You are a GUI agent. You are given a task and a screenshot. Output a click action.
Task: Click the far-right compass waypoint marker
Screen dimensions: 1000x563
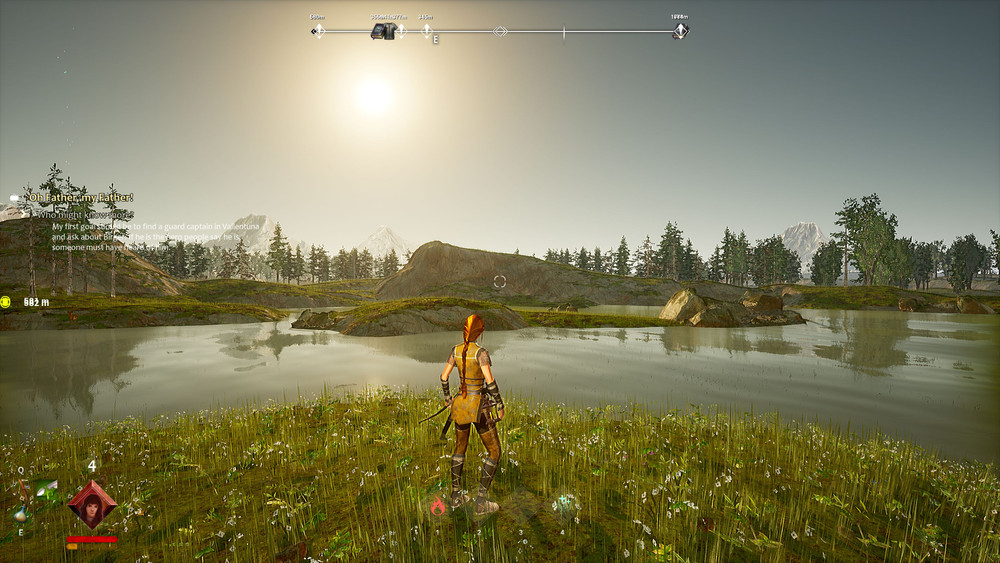[x=680, y=31]
